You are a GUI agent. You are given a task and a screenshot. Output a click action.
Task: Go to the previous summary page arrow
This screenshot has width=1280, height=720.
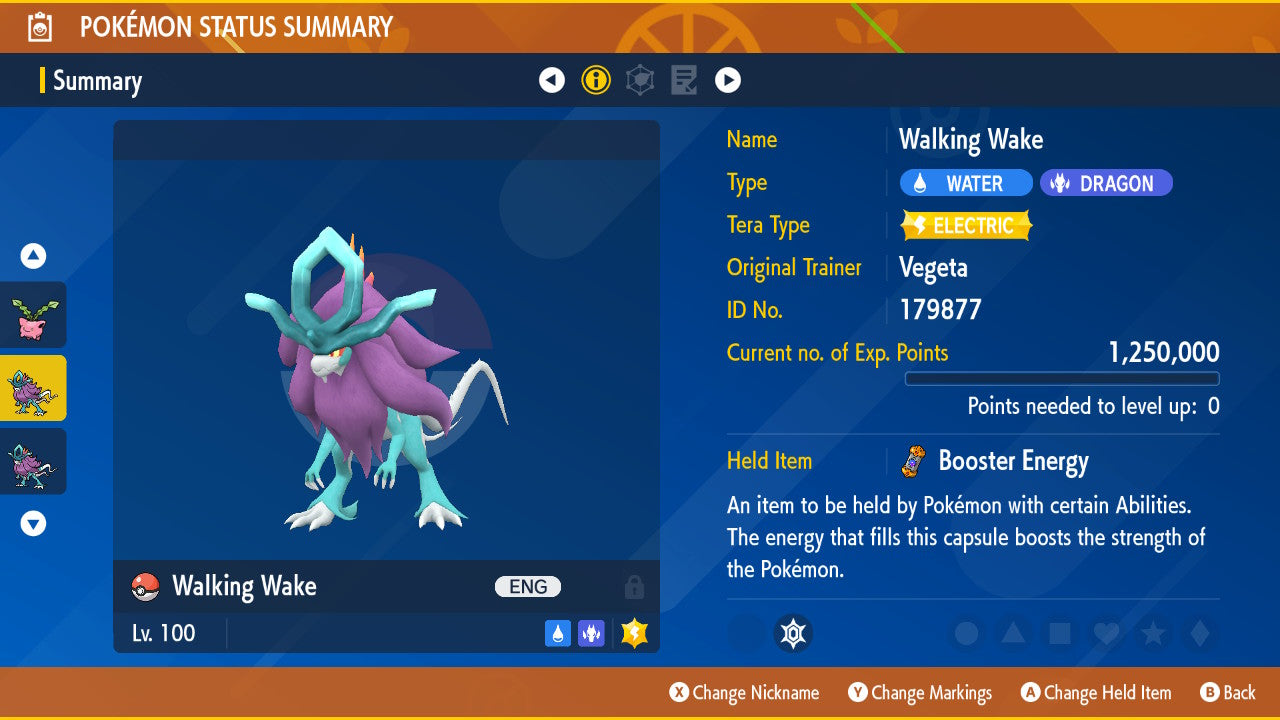[552, 80]
